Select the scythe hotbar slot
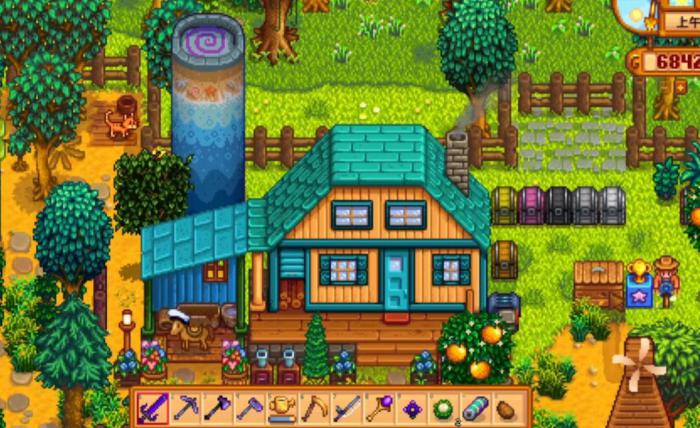The height and width of the screenshot is (428, 700). point(314,407)
